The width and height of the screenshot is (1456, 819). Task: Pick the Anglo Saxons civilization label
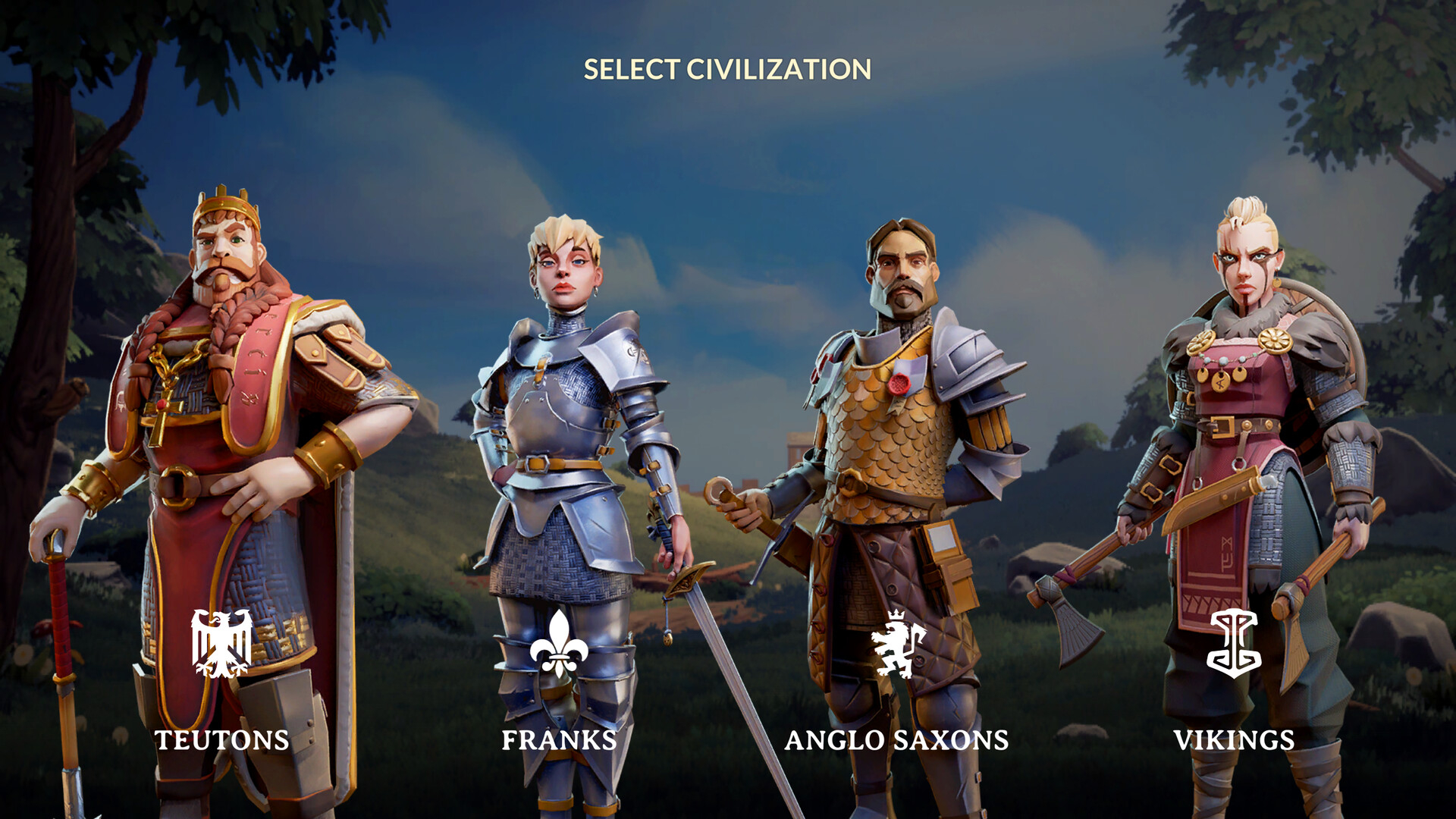tap(896, 740)
